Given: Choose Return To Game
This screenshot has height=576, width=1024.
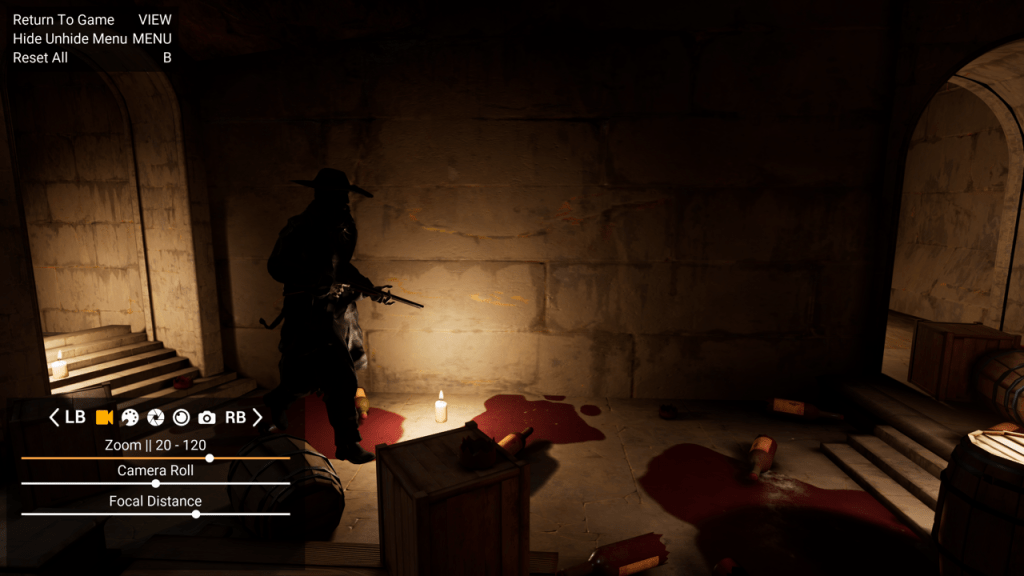Looking at the screenshot, I should (64, 20).
